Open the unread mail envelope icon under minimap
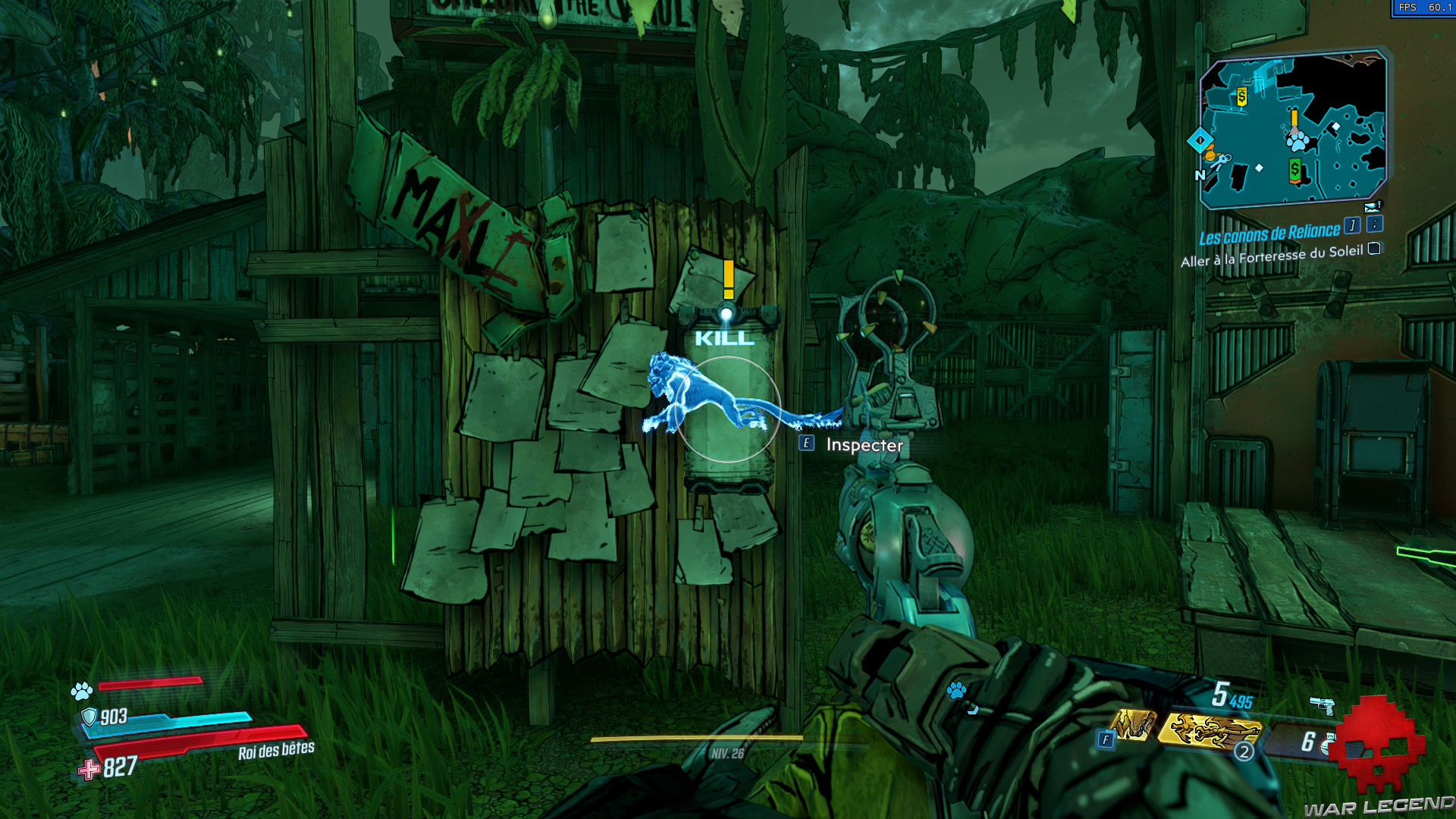The image size is (1456, 819). point(1371,208)
